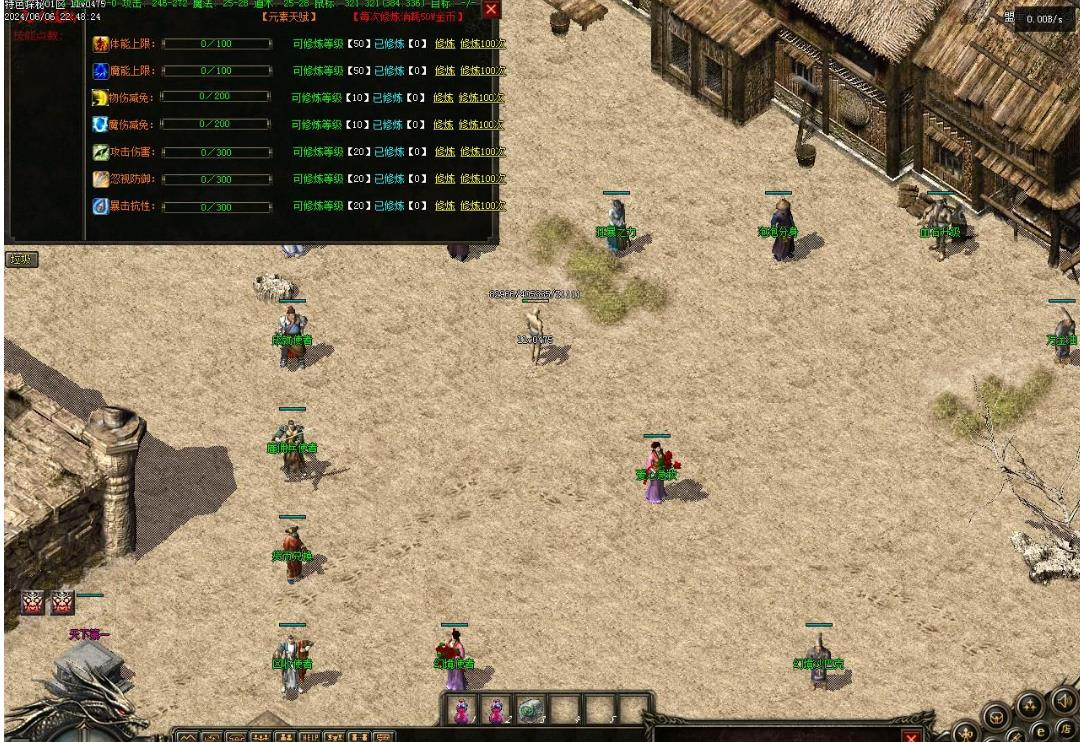1080x742 pixels.
Task: Toggle the round speaker sound button
Action: click(1062, 701)
